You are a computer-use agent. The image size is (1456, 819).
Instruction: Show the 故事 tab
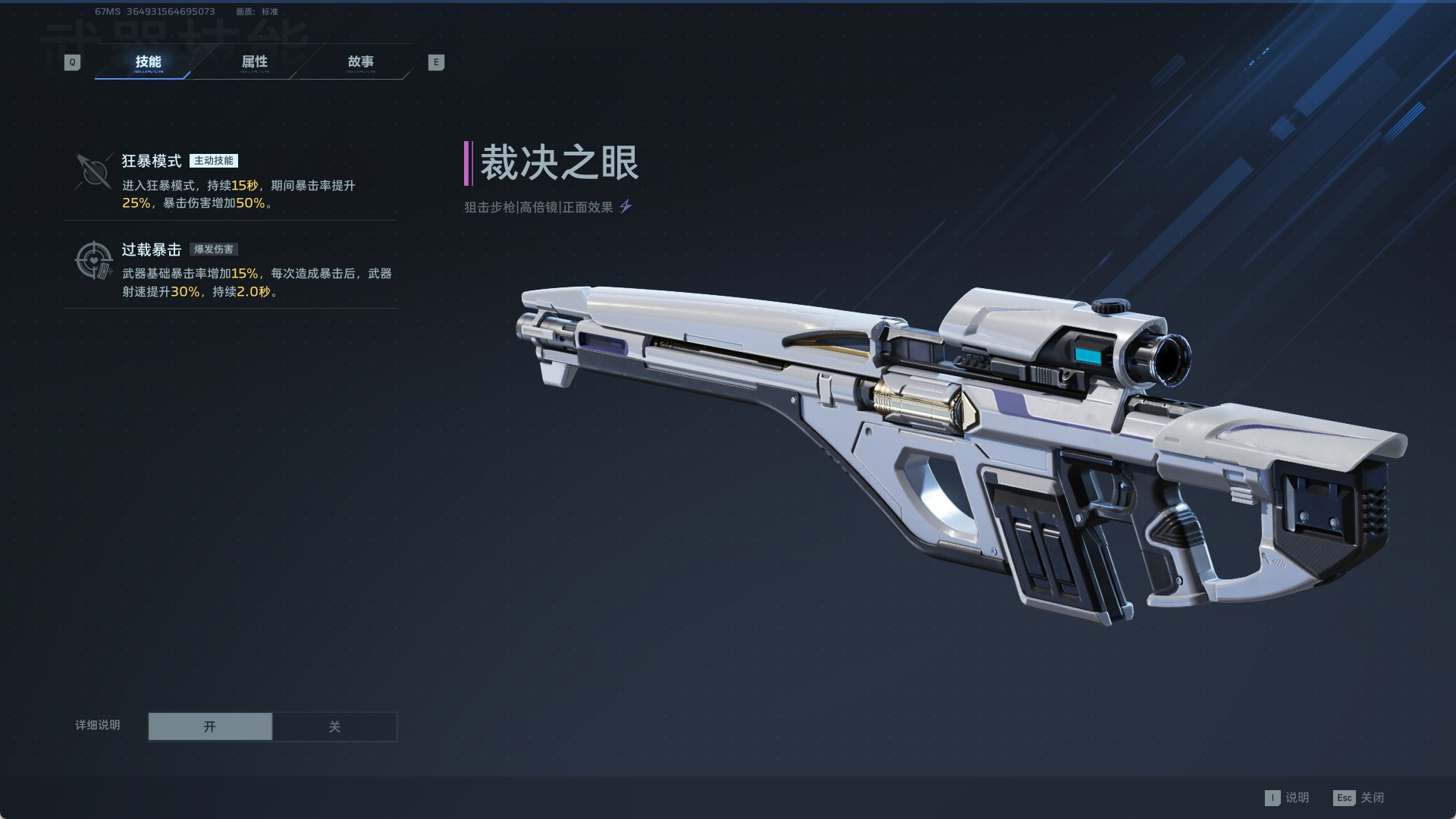[x=360, y=62]
